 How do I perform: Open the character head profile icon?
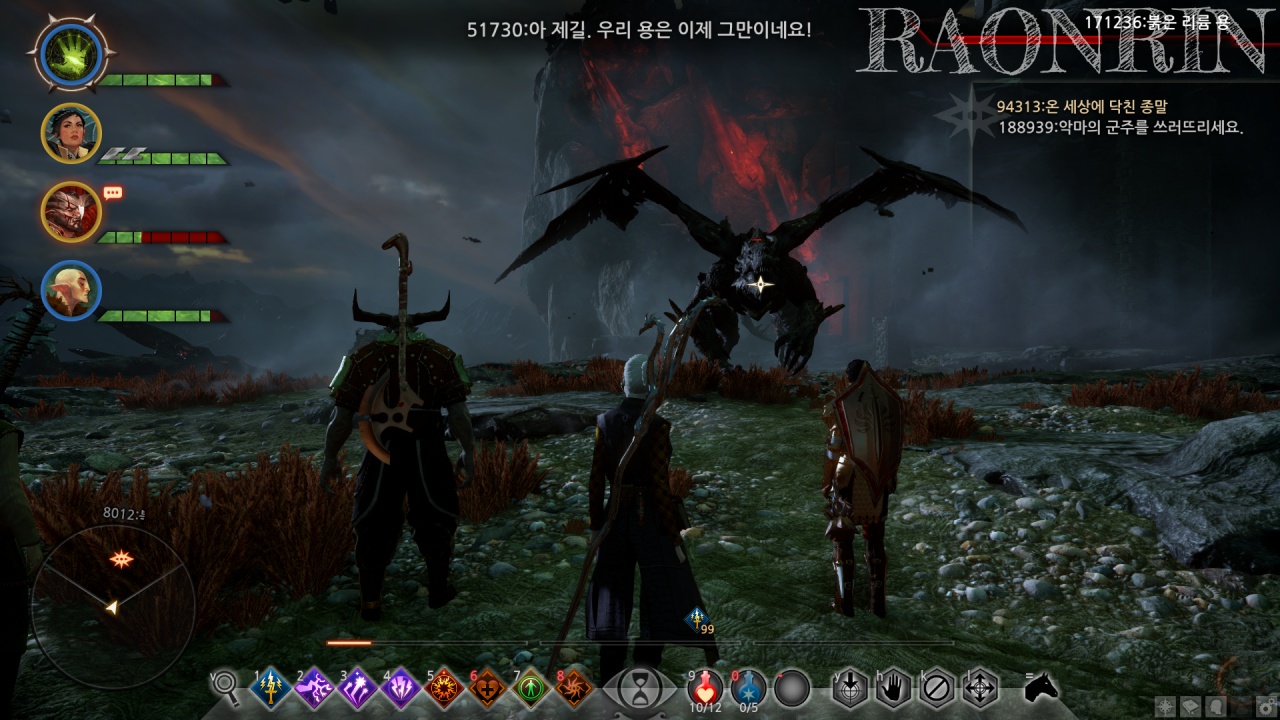point(1214,706)
